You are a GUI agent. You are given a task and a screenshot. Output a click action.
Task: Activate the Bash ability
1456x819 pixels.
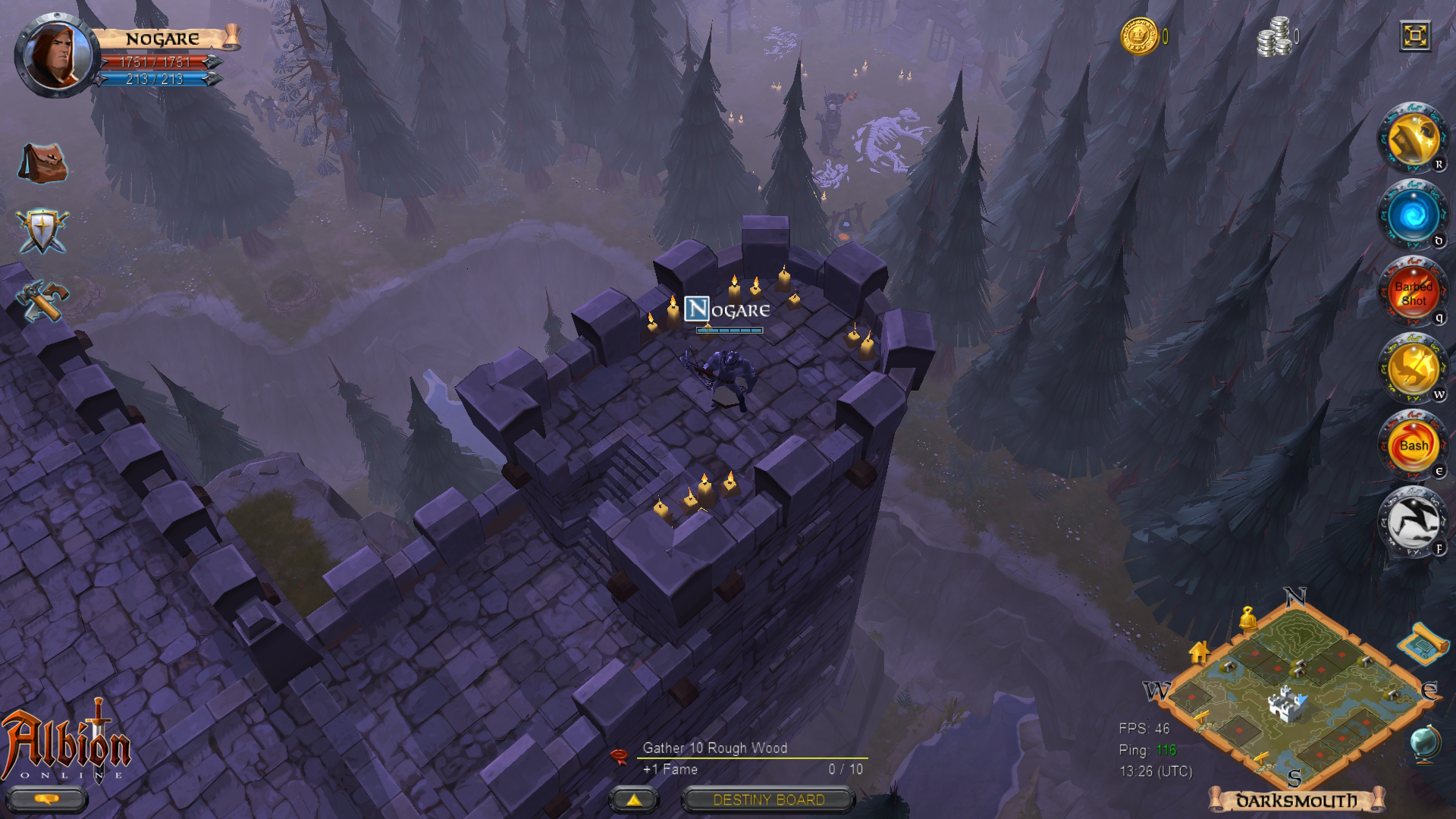coord(1412,446)
